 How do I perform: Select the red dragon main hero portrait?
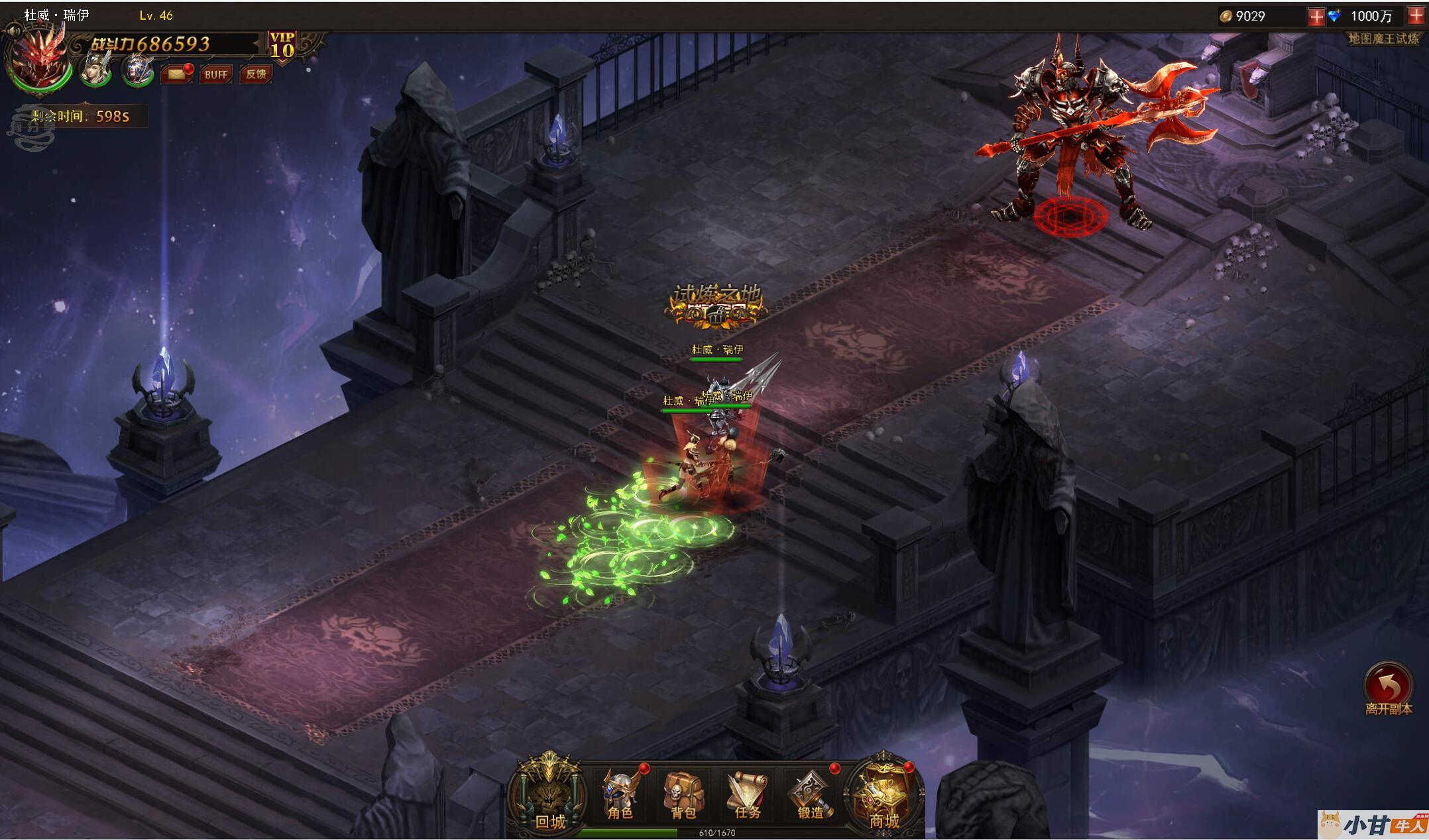38,61
